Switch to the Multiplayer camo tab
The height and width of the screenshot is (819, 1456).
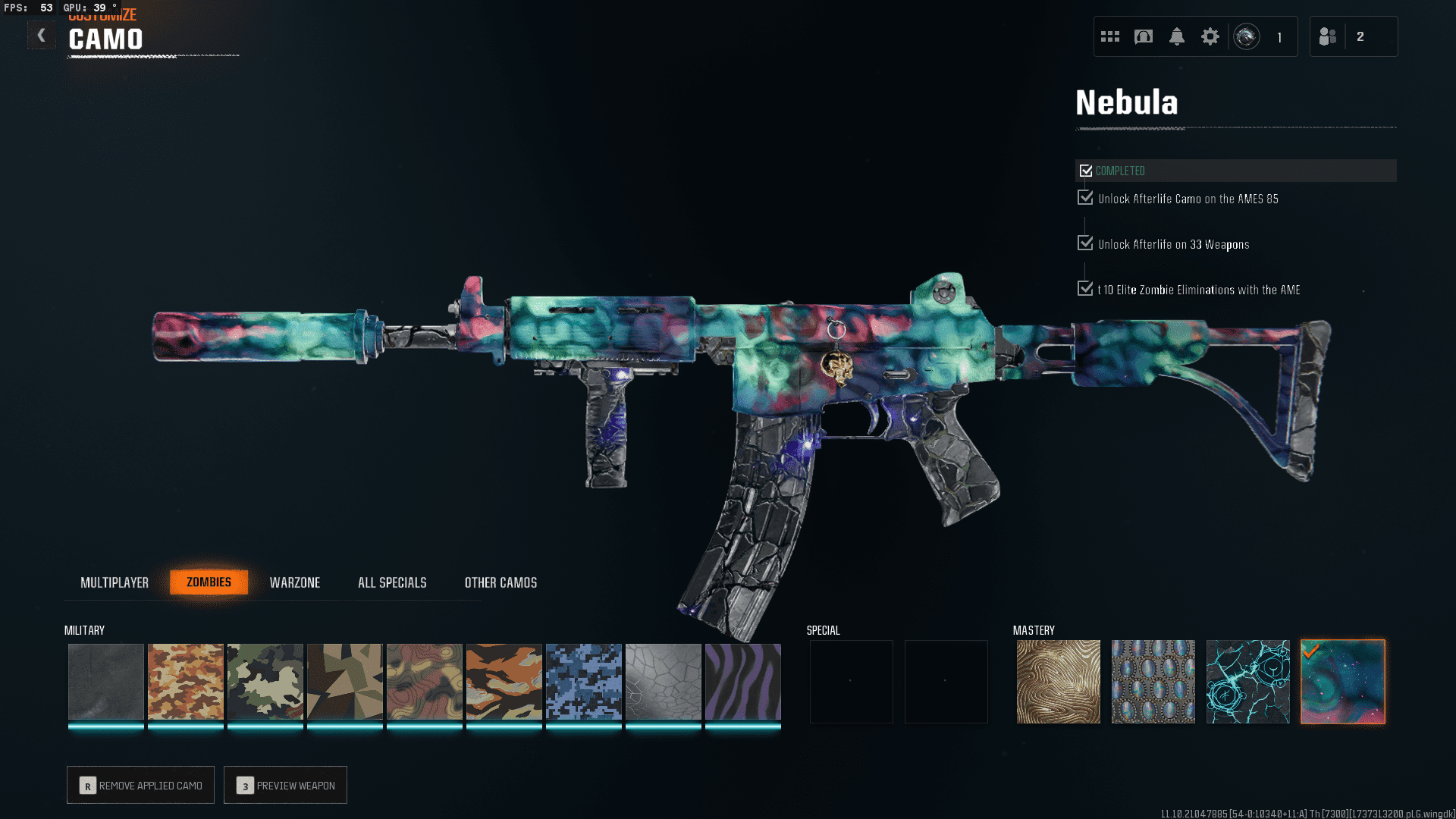tap(115, 582)
